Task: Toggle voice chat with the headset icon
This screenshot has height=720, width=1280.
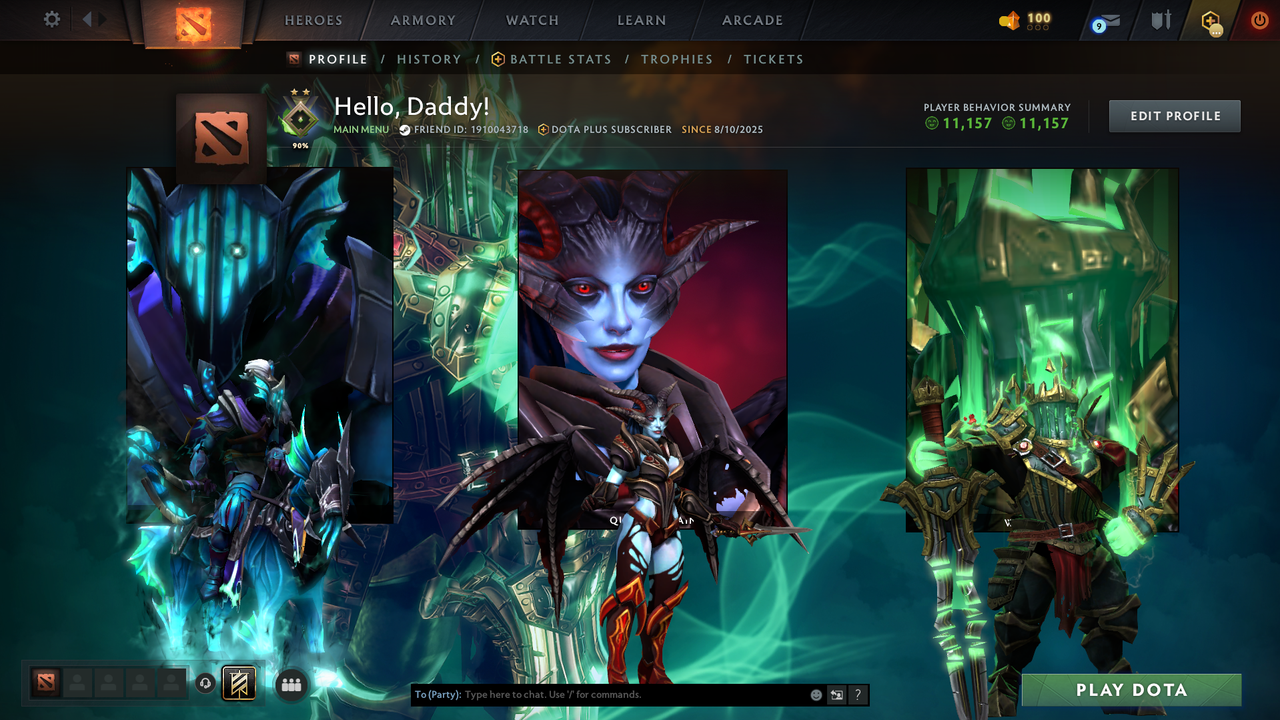Action: click(204, 682)
